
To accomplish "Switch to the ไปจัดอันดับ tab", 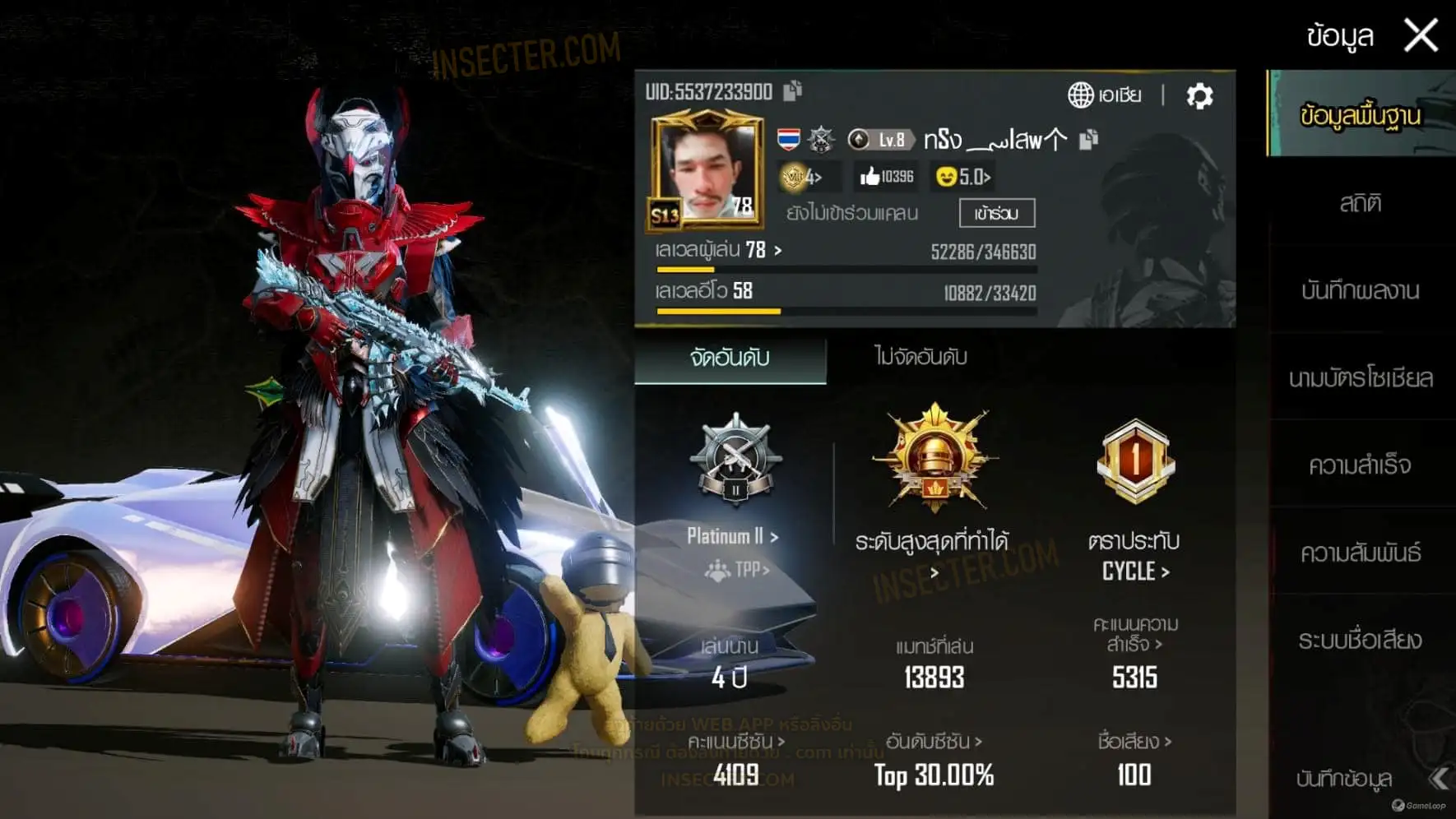I will (920, 357).
